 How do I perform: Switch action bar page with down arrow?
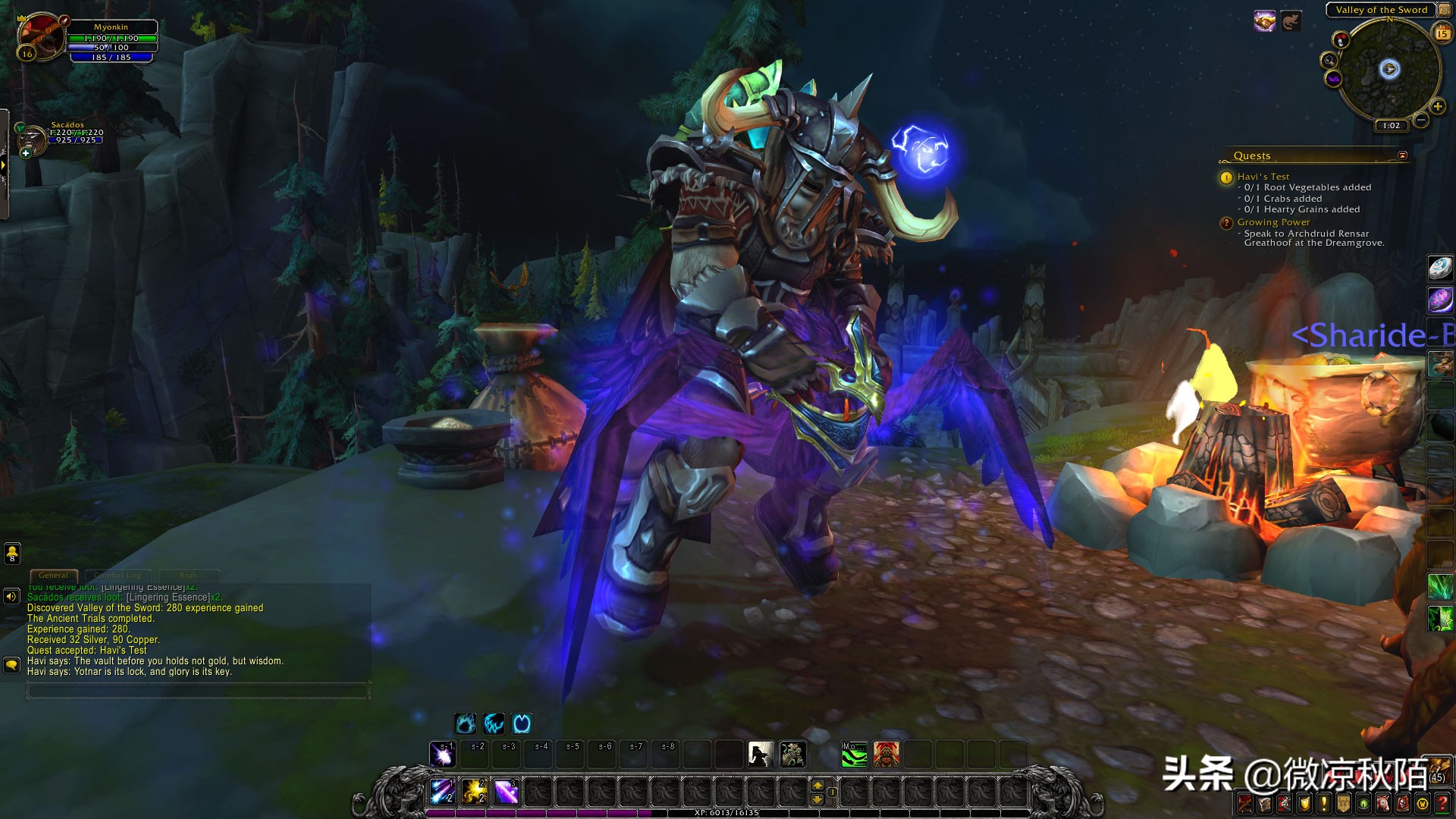[x=817, y=800]
